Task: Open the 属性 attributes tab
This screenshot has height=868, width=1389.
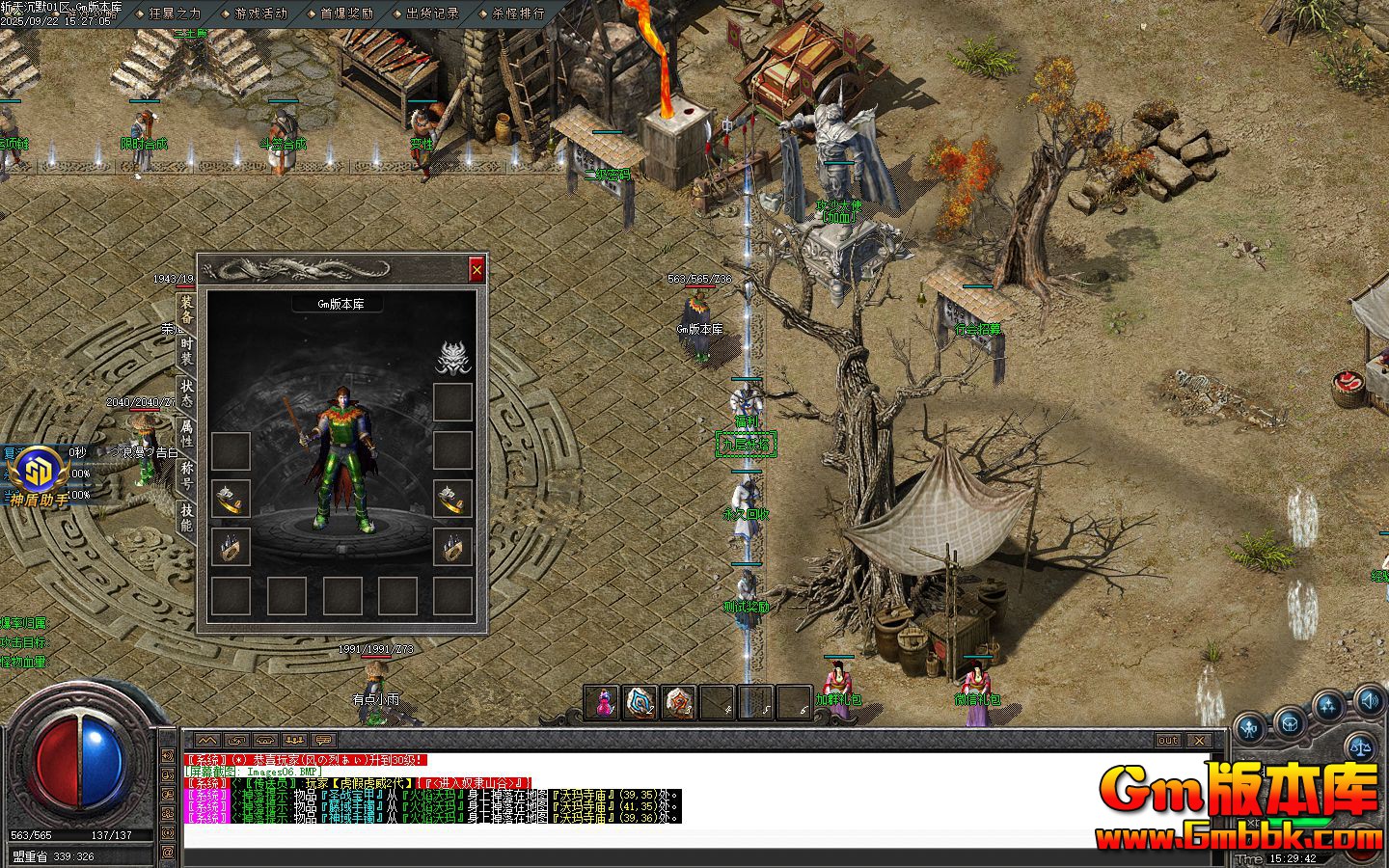Action: click(186, 433)
